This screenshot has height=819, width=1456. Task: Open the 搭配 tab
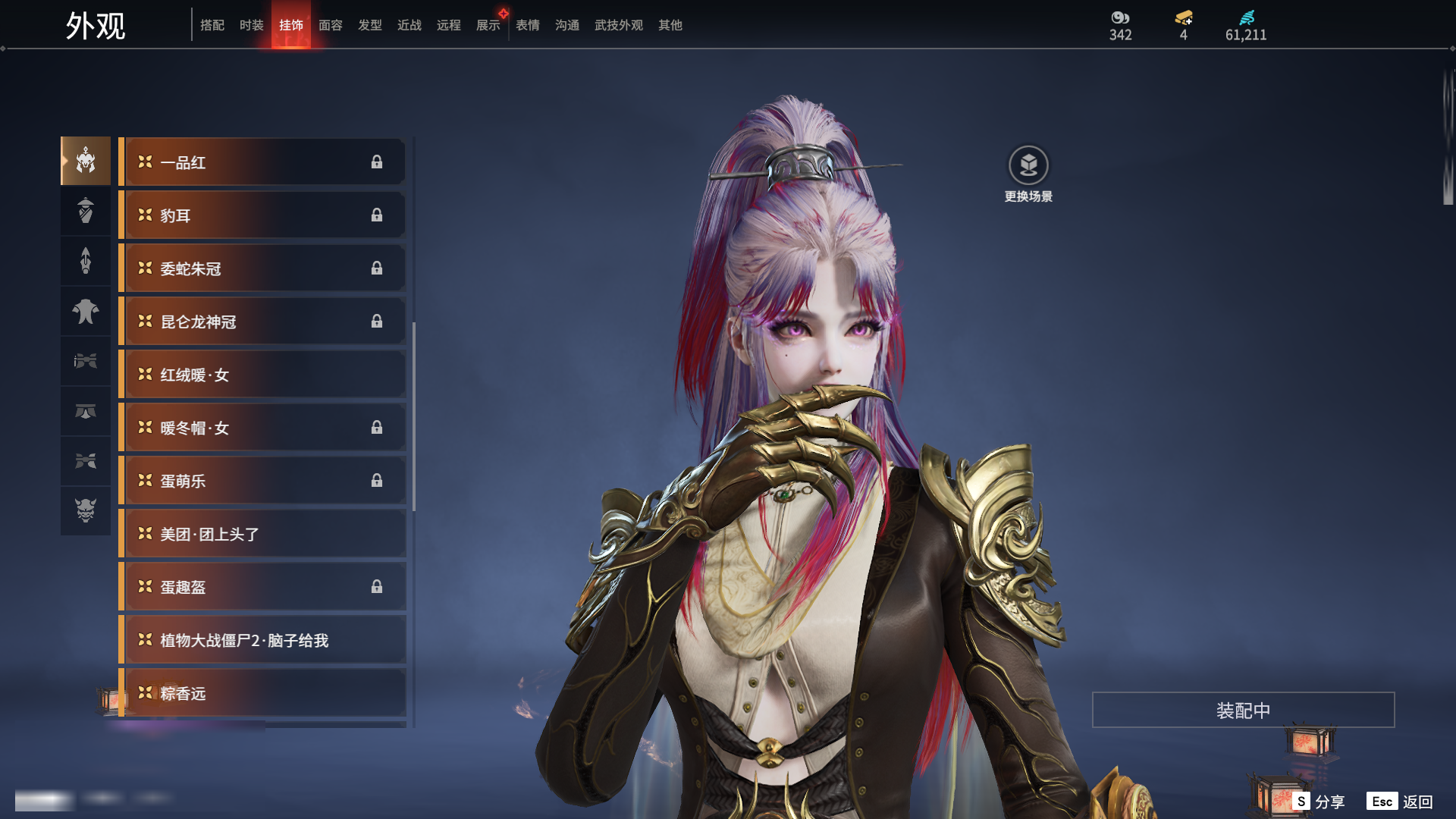(x=212, y=25)
